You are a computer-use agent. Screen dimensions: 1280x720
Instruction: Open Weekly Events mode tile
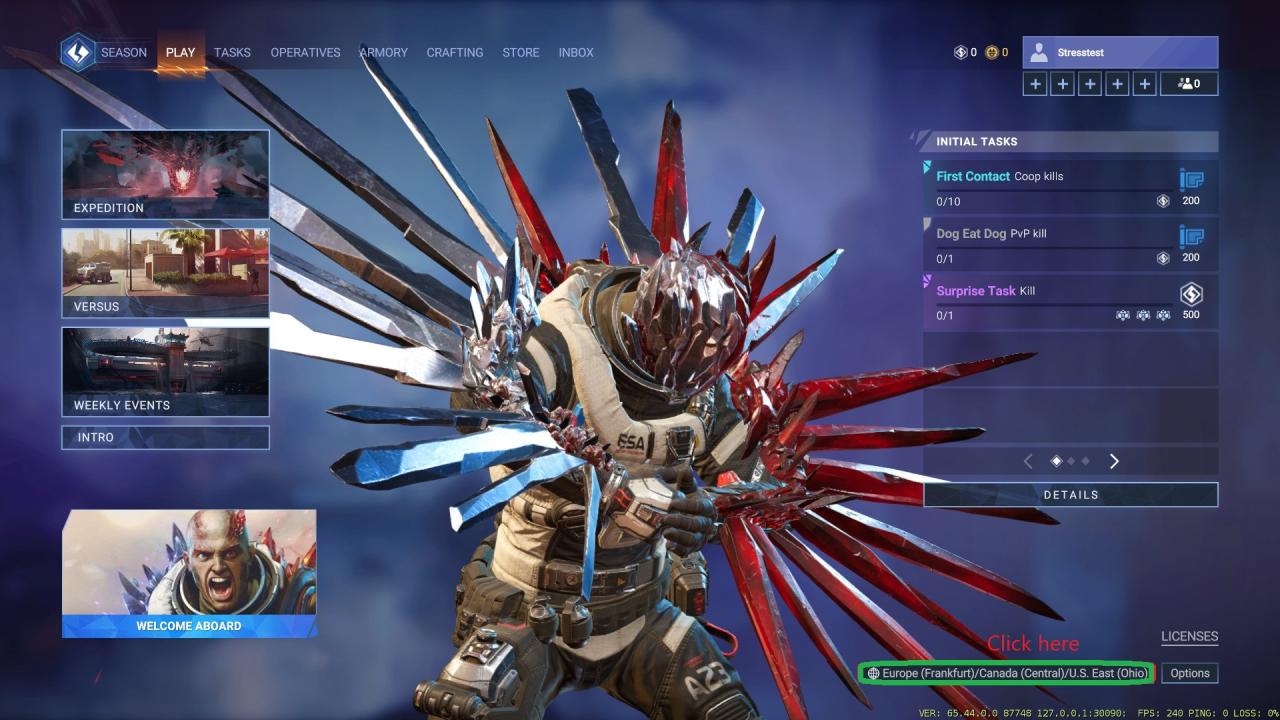pyautogui.click(x=165, y=371)
